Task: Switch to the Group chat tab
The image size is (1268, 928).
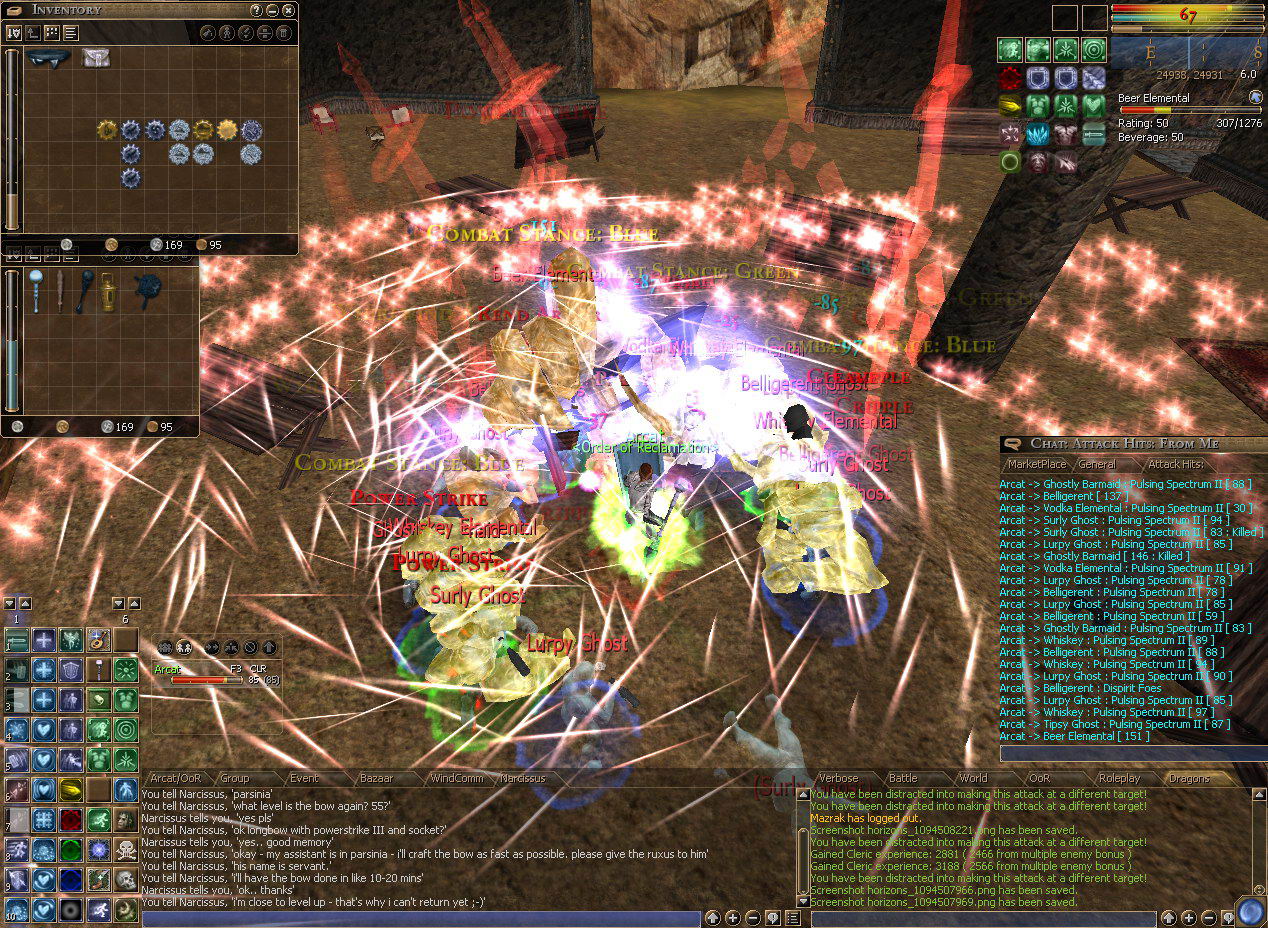Action: [x=234, y=778]
